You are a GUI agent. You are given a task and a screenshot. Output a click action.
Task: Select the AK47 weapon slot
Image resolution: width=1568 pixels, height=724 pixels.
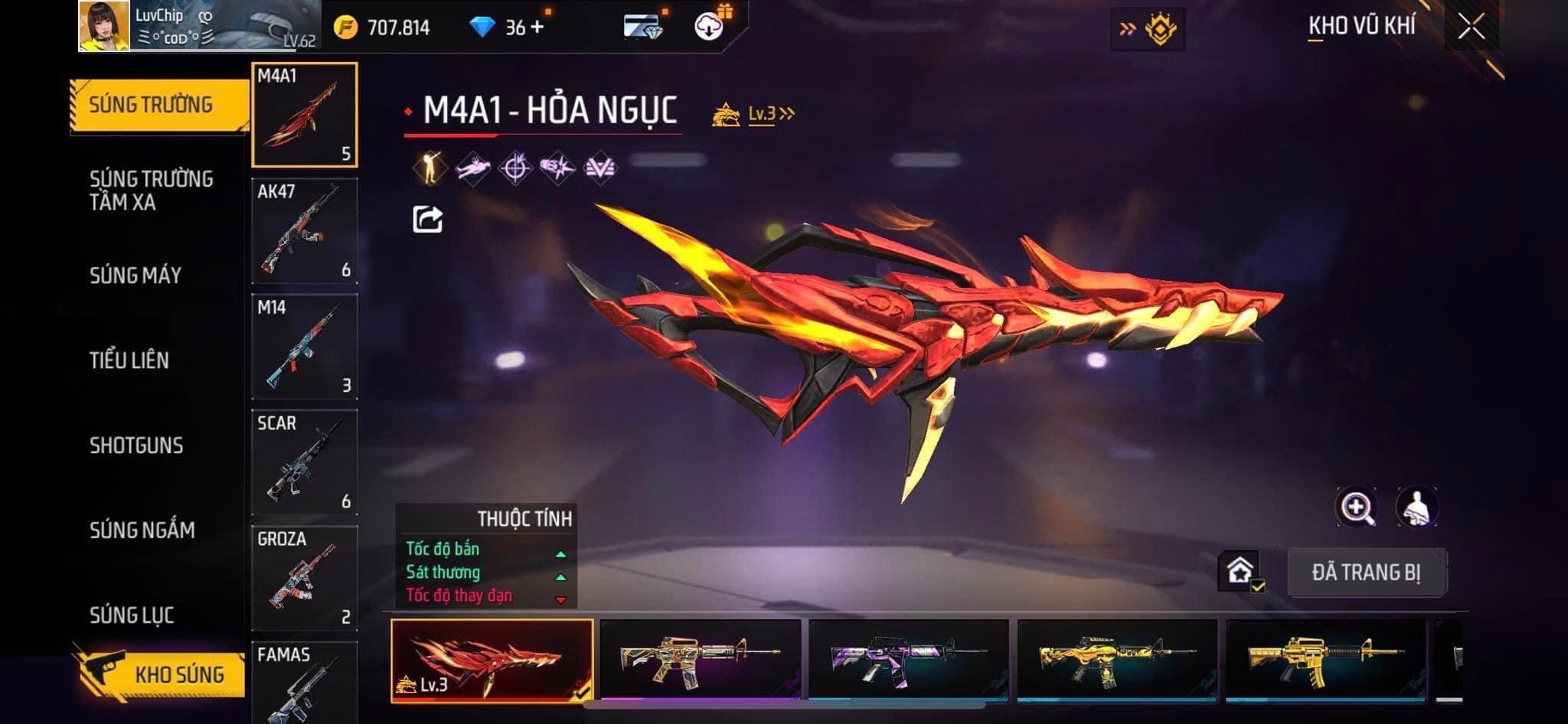pos(305,231)
